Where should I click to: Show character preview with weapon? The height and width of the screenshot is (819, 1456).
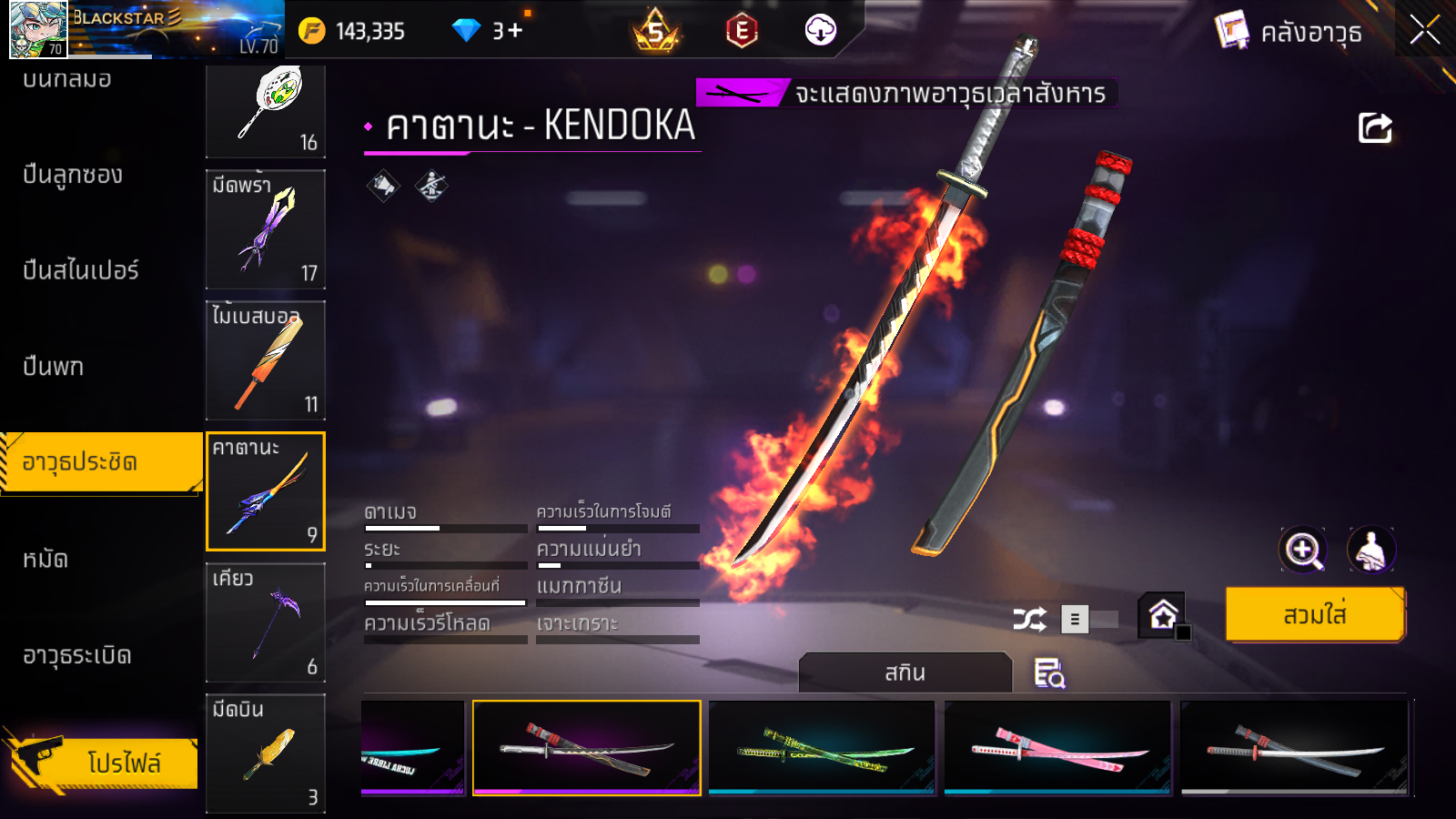[1370, 550]
